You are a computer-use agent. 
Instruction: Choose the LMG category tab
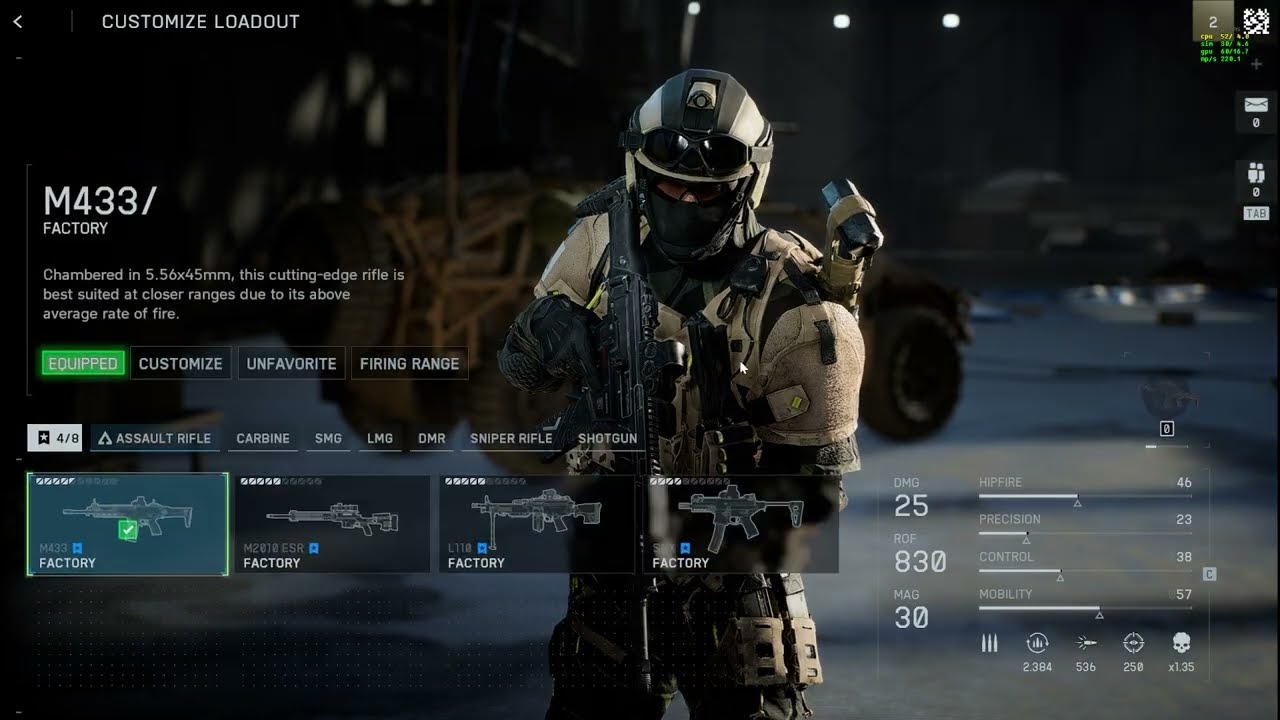[x=380, y=438]
